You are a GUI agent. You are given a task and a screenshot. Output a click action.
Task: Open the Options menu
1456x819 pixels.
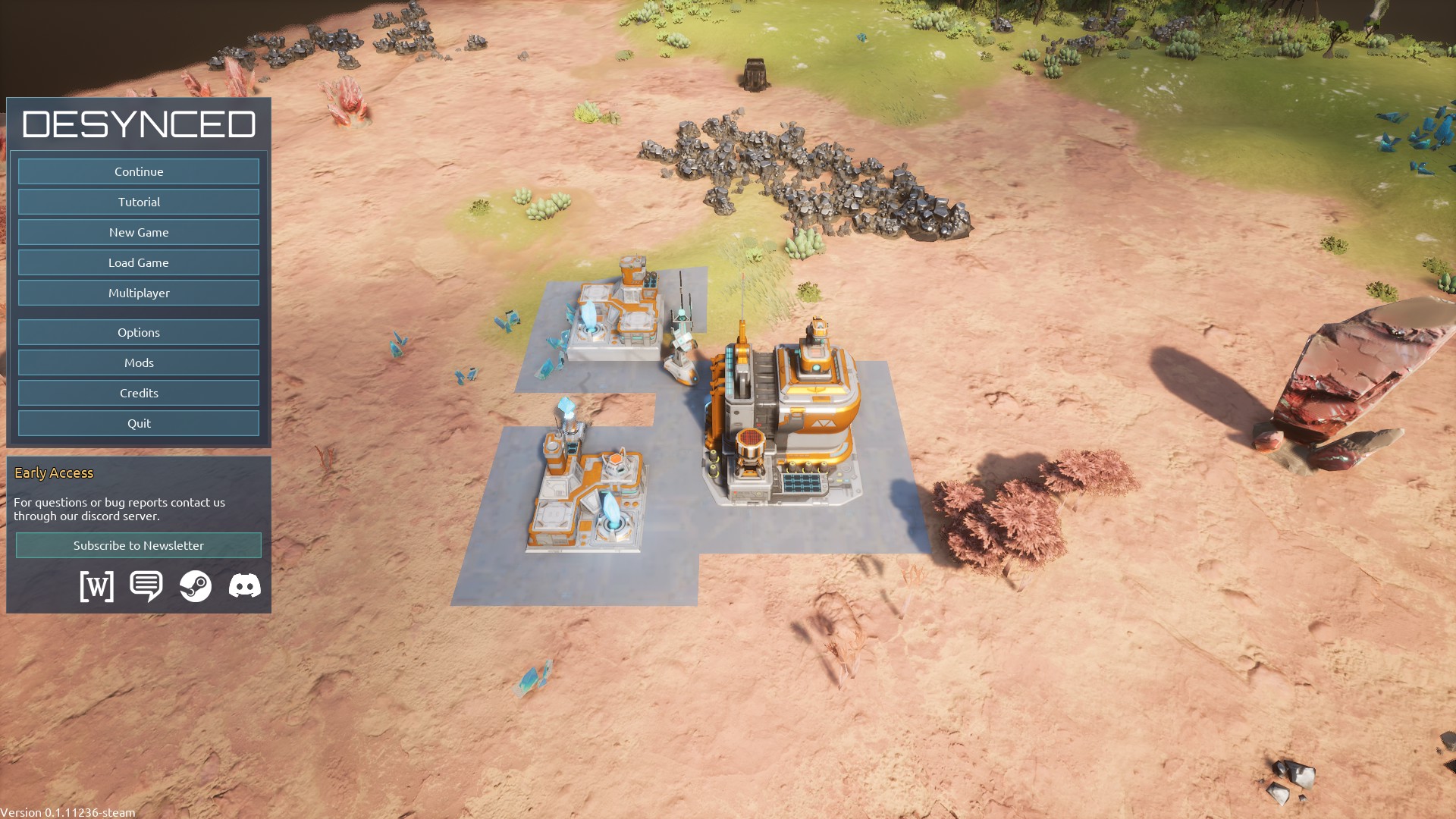tap(139, 332)
